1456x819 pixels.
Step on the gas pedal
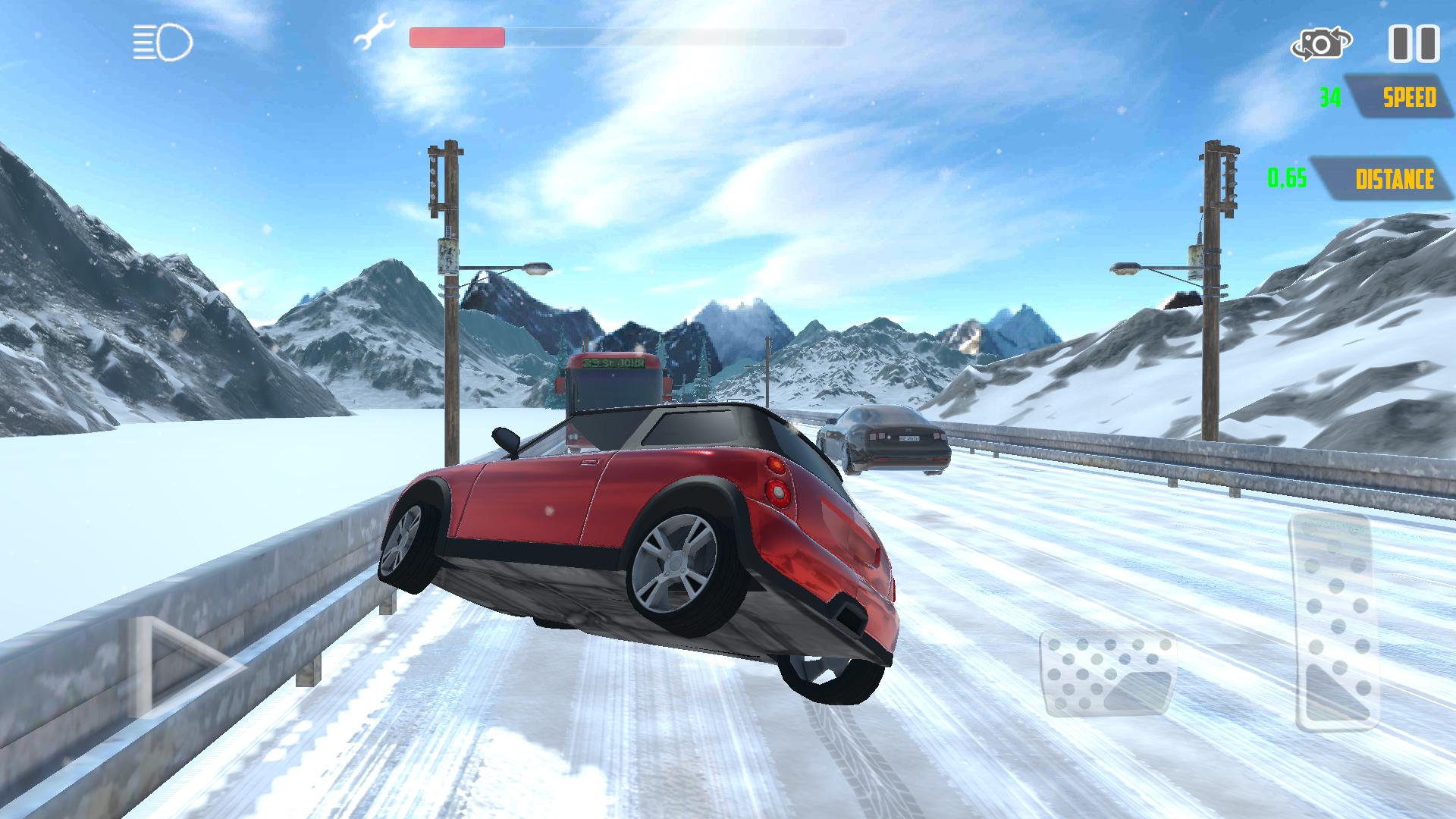tap(1338, 622)
